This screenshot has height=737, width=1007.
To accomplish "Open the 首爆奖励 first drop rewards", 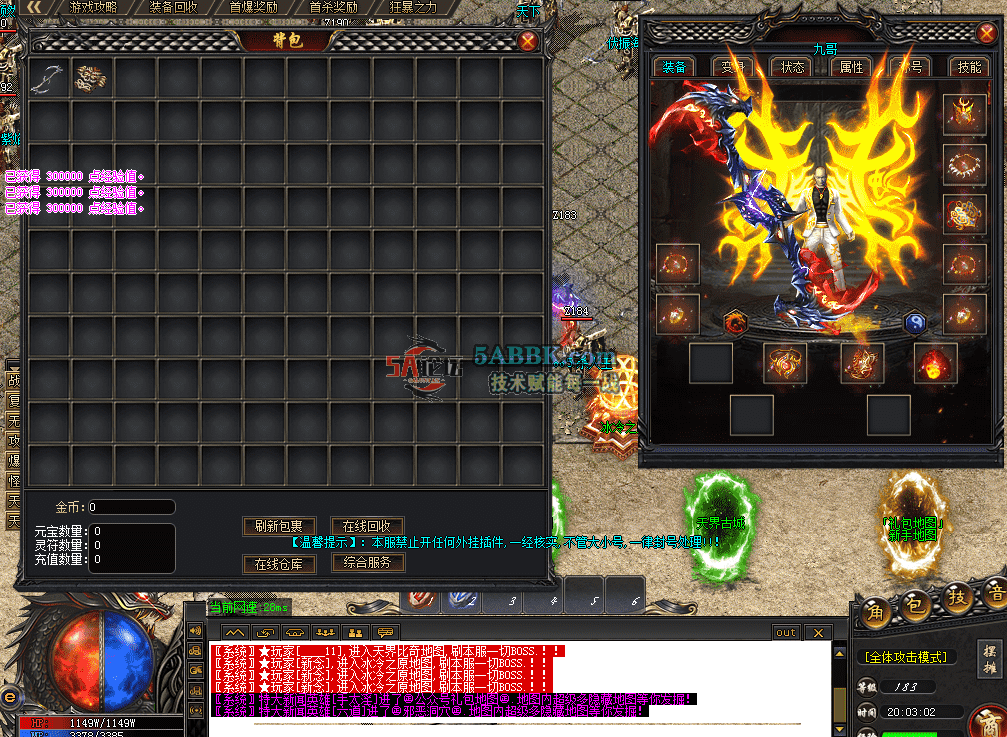I will (x=253, y=7).
